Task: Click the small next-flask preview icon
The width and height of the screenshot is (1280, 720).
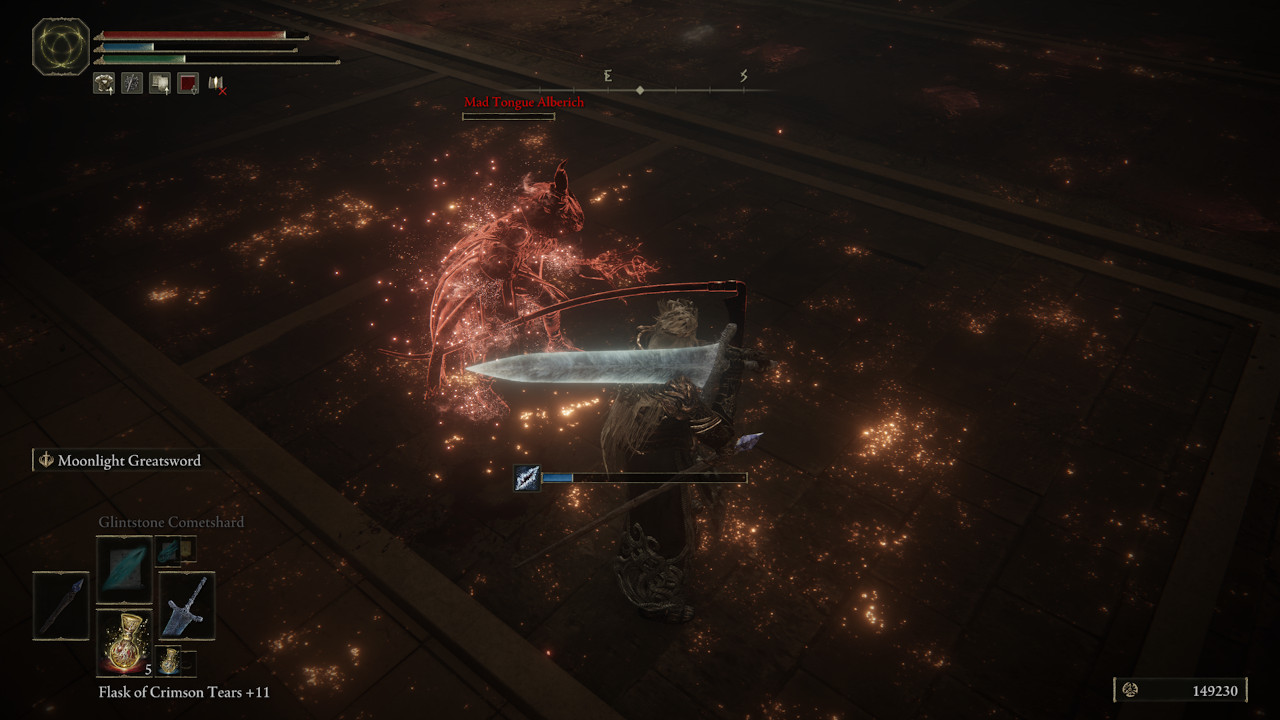Action: [175, 662]
